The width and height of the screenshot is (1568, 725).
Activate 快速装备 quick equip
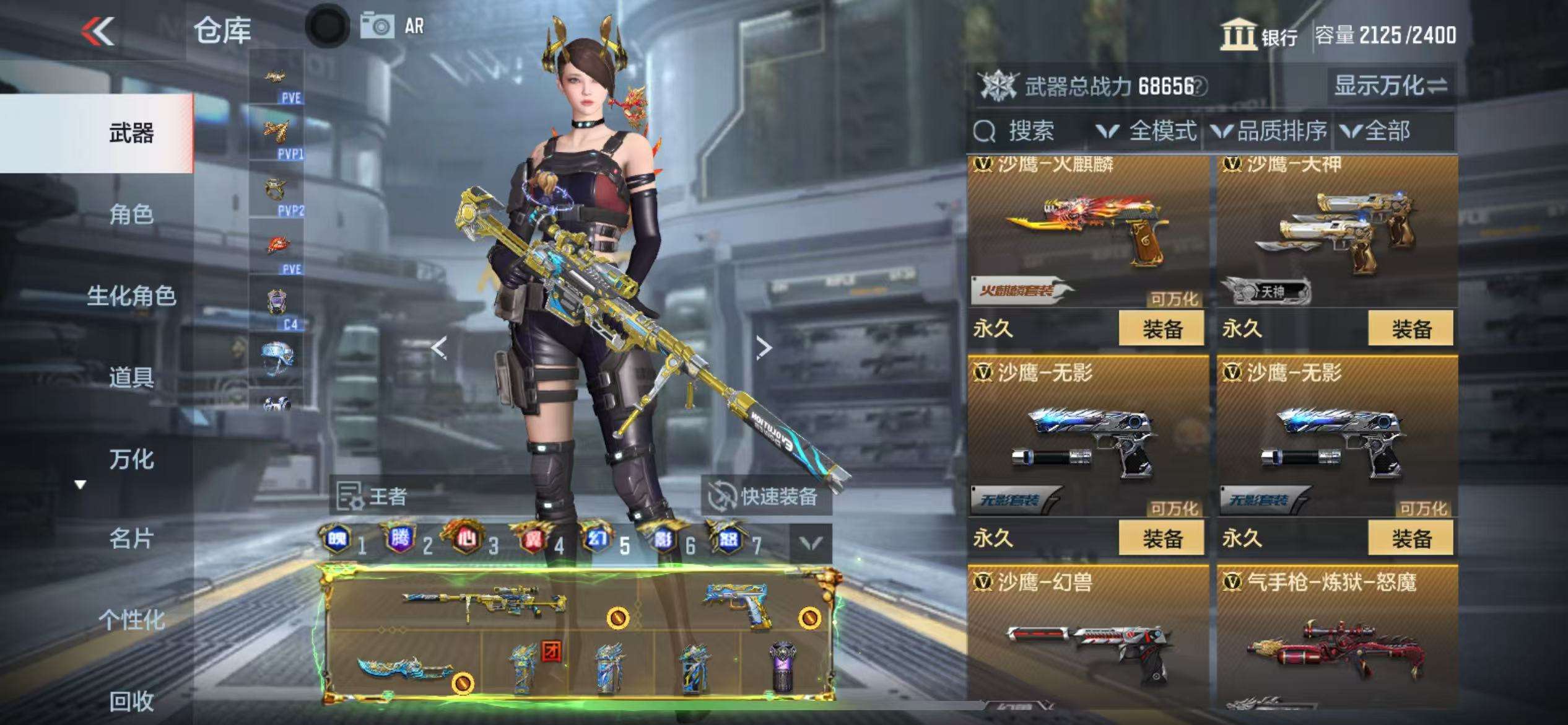point(766,496)
